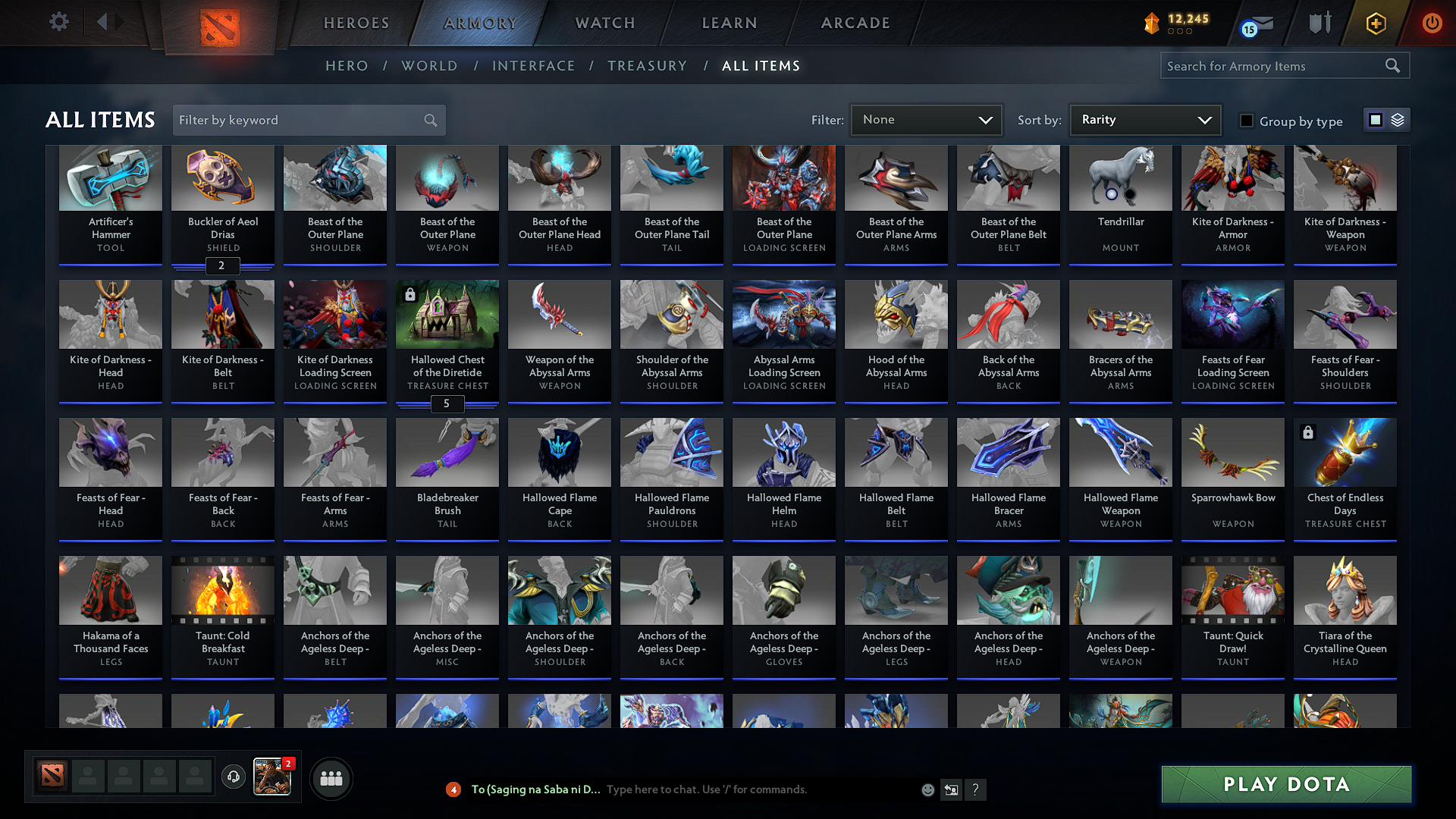Switch to stacked layers view mode
1456x819 pixels.
[1396, 119]
